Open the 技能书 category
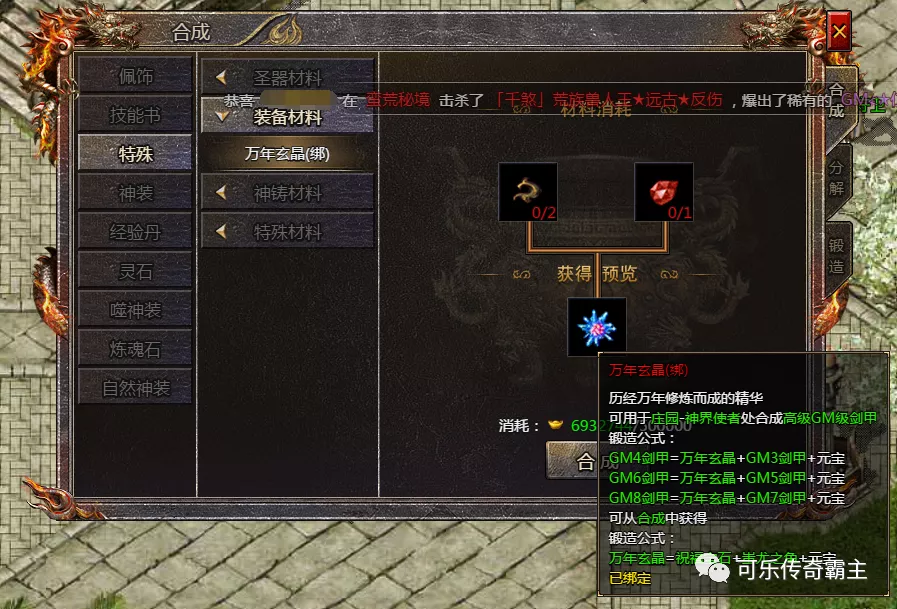Screen dimensions: 897x609 [x=135, y=114]
